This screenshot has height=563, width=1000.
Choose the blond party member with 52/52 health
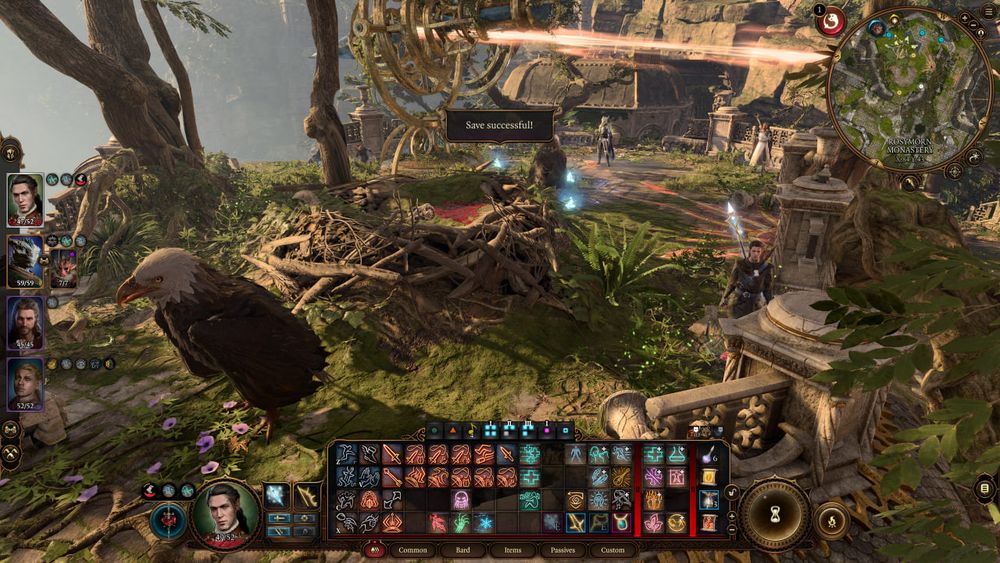point(25,384)
